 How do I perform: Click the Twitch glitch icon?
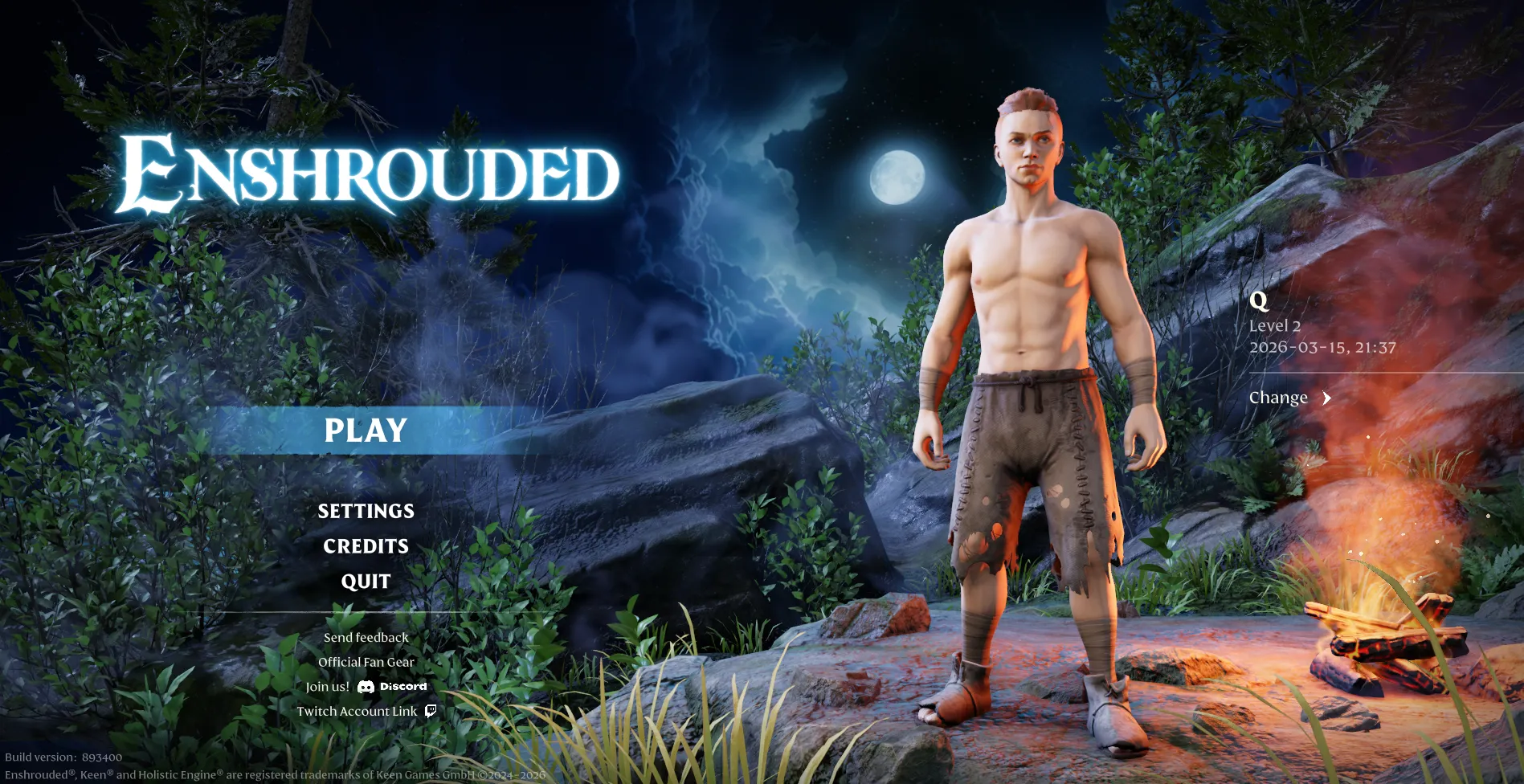[431, 711]
